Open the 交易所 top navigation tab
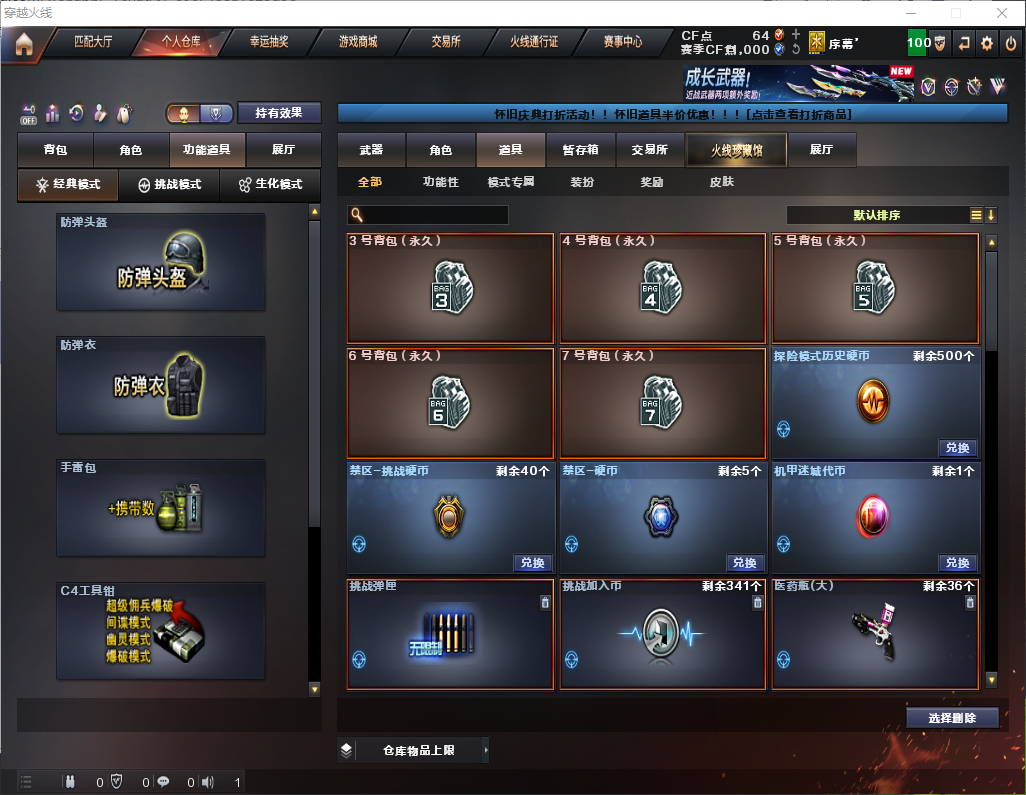Image resolution: width=1026 pixels, height=795 pixels. pos(446,42)
